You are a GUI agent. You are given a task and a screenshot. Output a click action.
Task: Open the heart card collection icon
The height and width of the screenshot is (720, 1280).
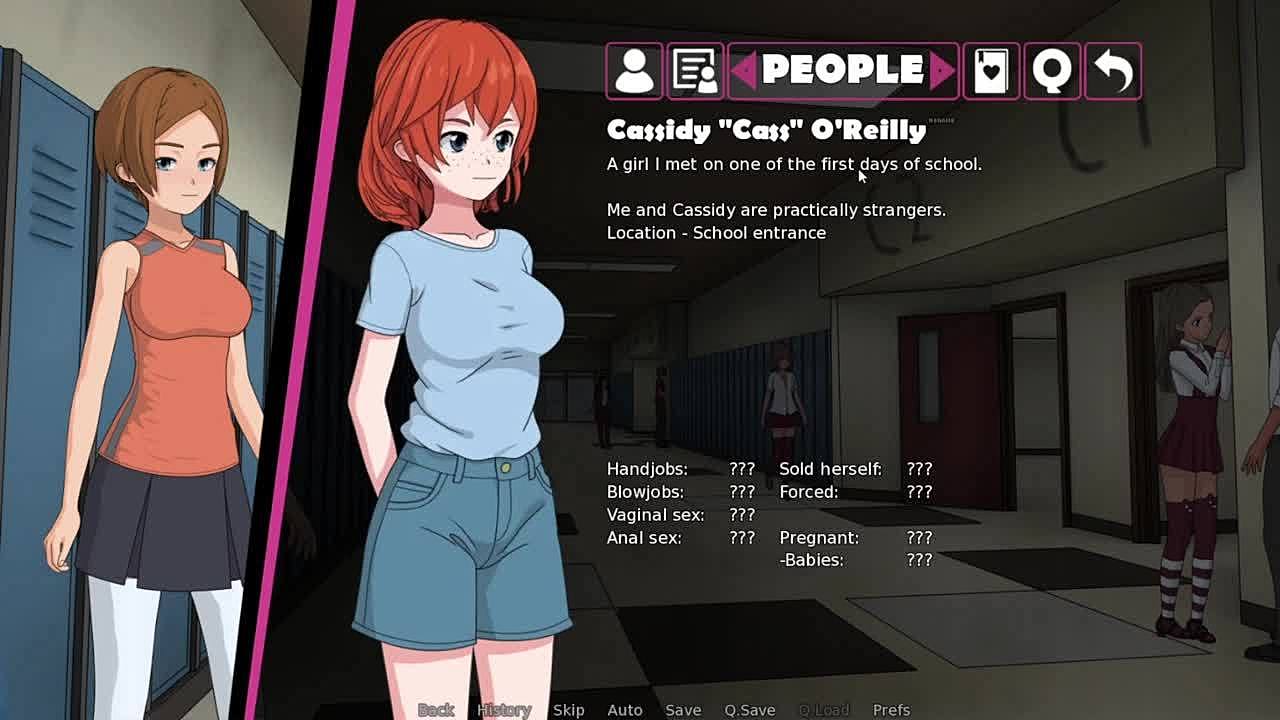tap(991, 71)
